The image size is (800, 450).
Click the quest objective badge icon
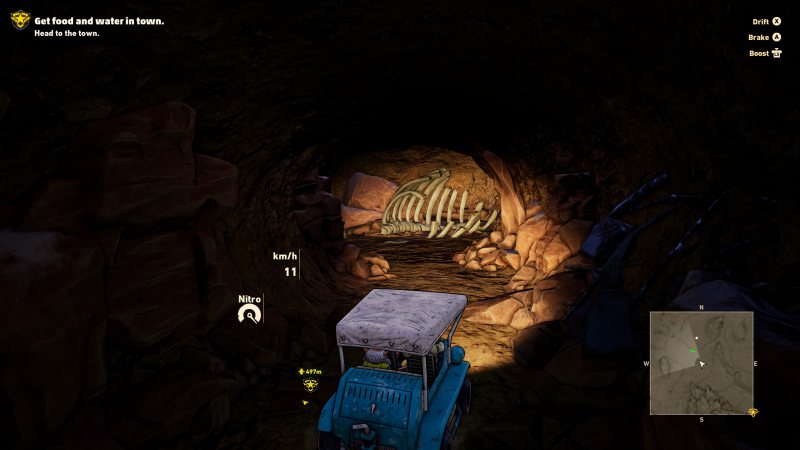(20, 19)
